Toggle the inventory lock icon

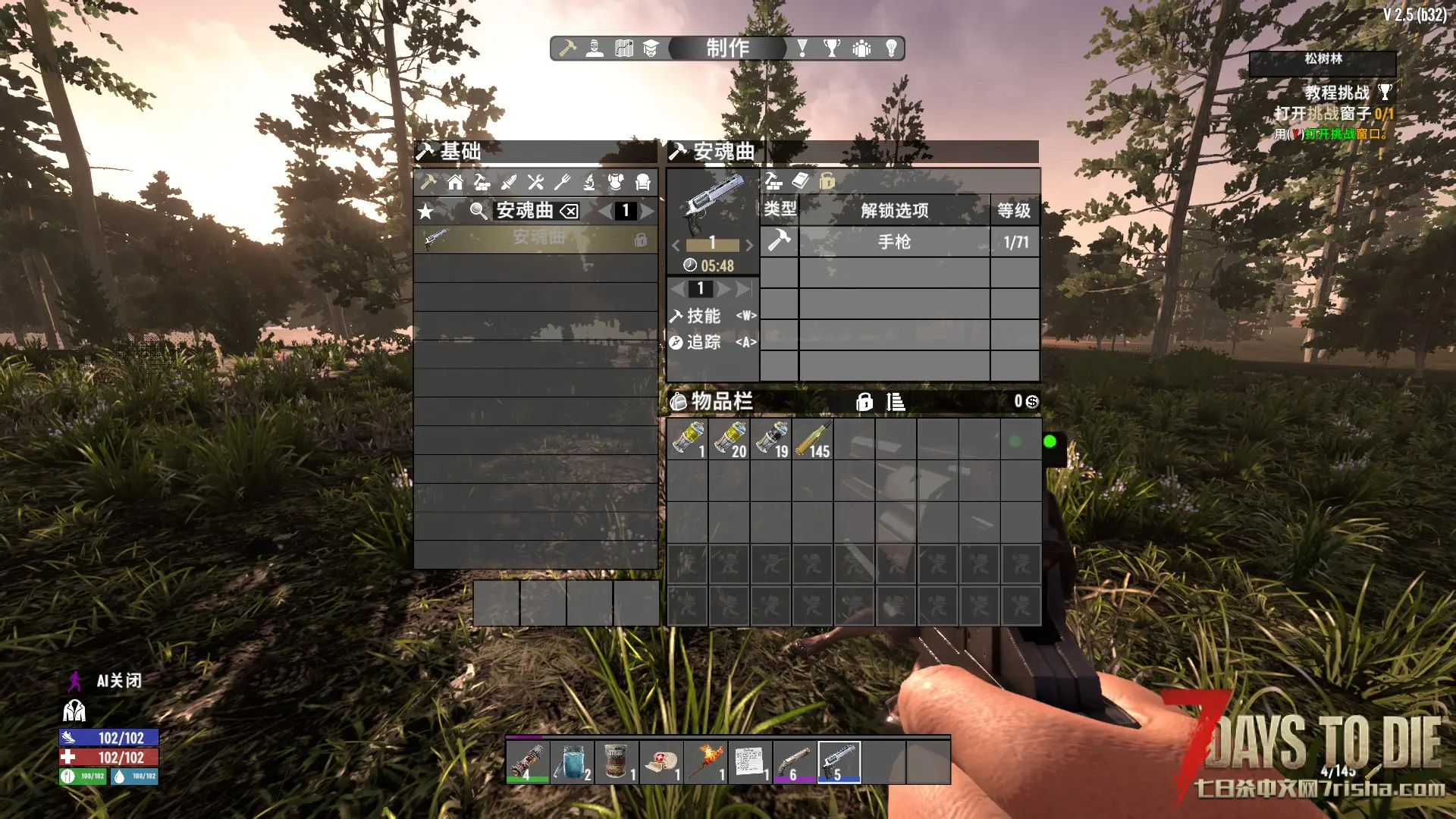(x=864, y=402)
